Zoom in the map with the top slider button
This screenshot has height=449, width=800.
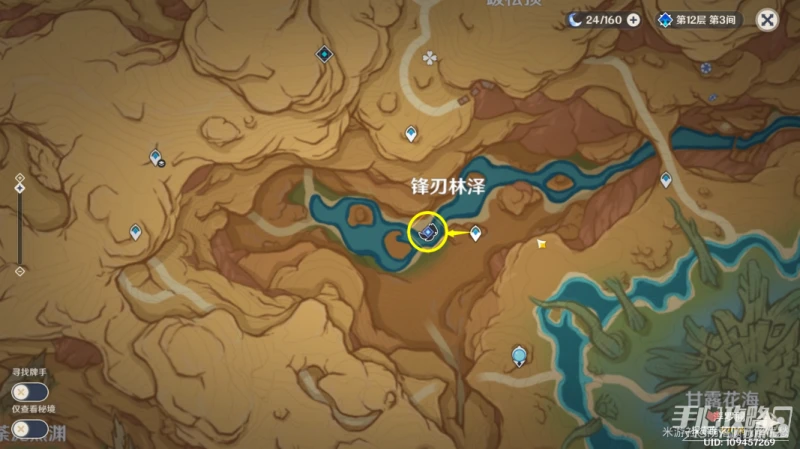tap(19, 177)
